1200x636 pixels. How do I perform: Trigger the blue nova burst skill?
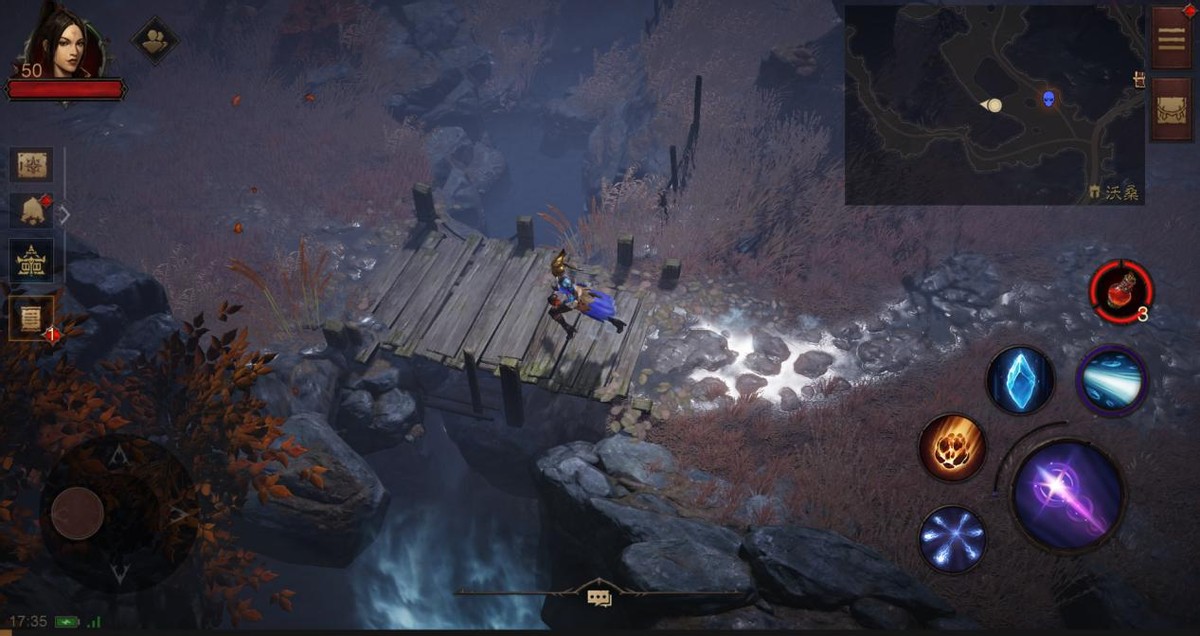click(x=952, y=539)
